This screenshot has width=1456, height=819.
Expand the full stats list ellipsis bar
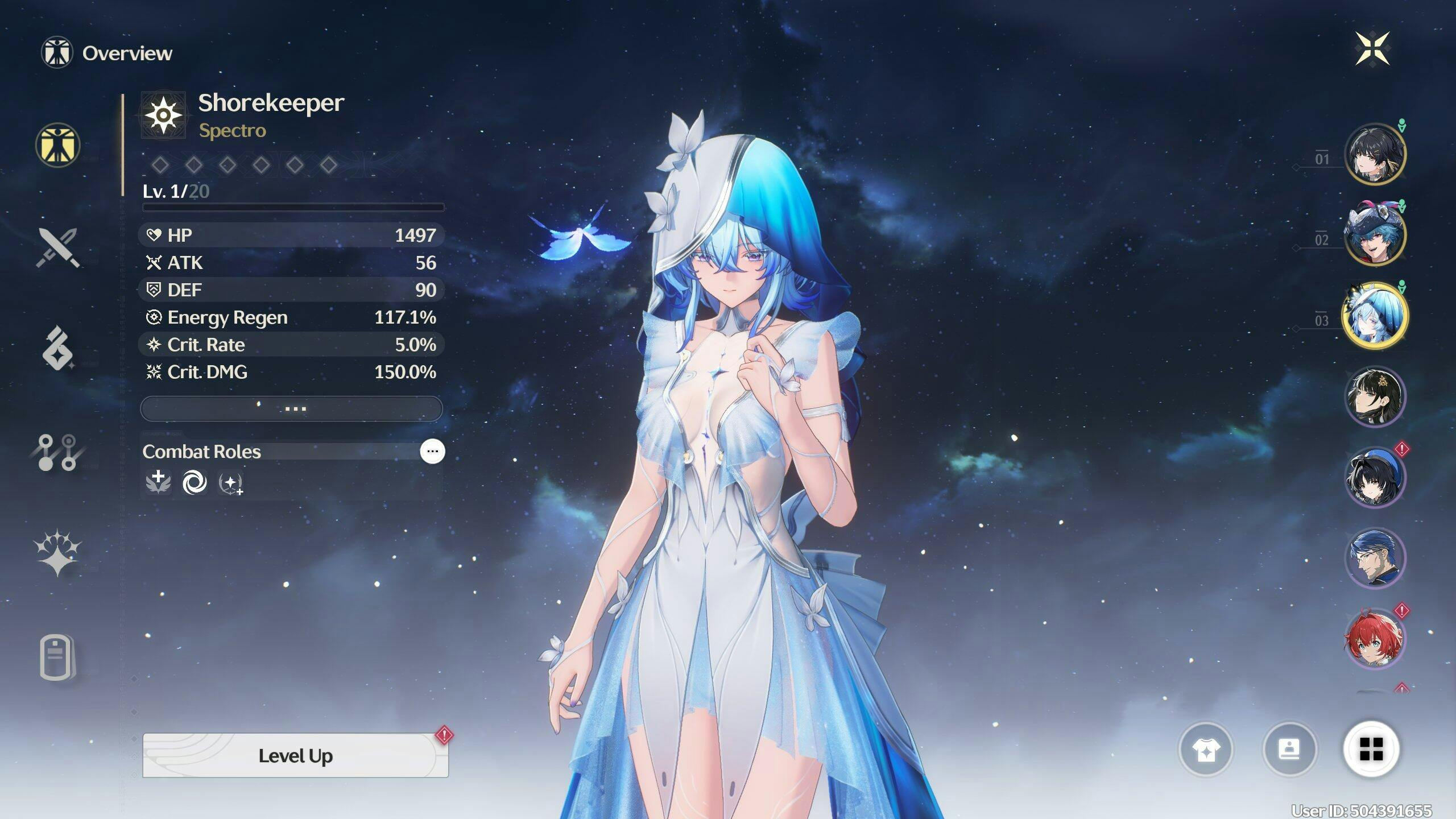coord(291,409)
